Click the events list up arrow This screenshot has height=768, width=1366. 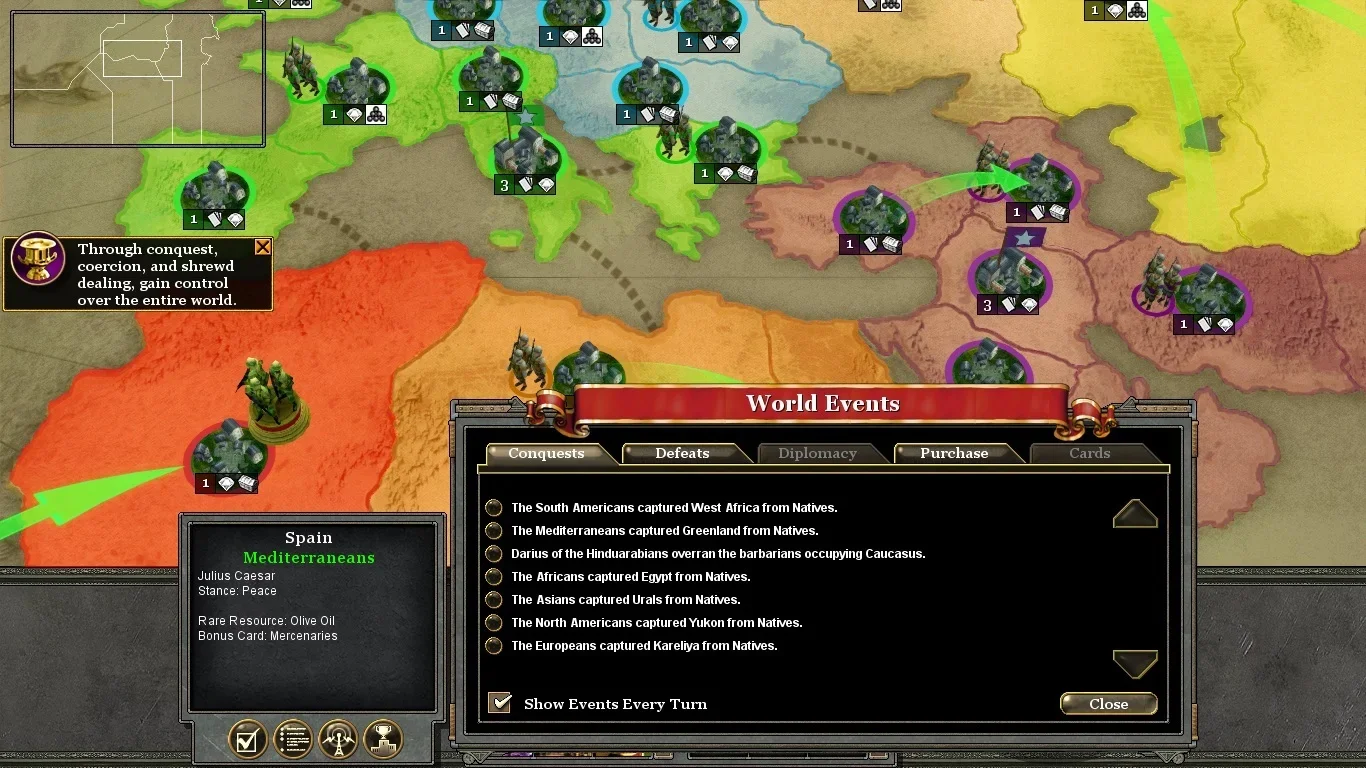click(1135, 514)
